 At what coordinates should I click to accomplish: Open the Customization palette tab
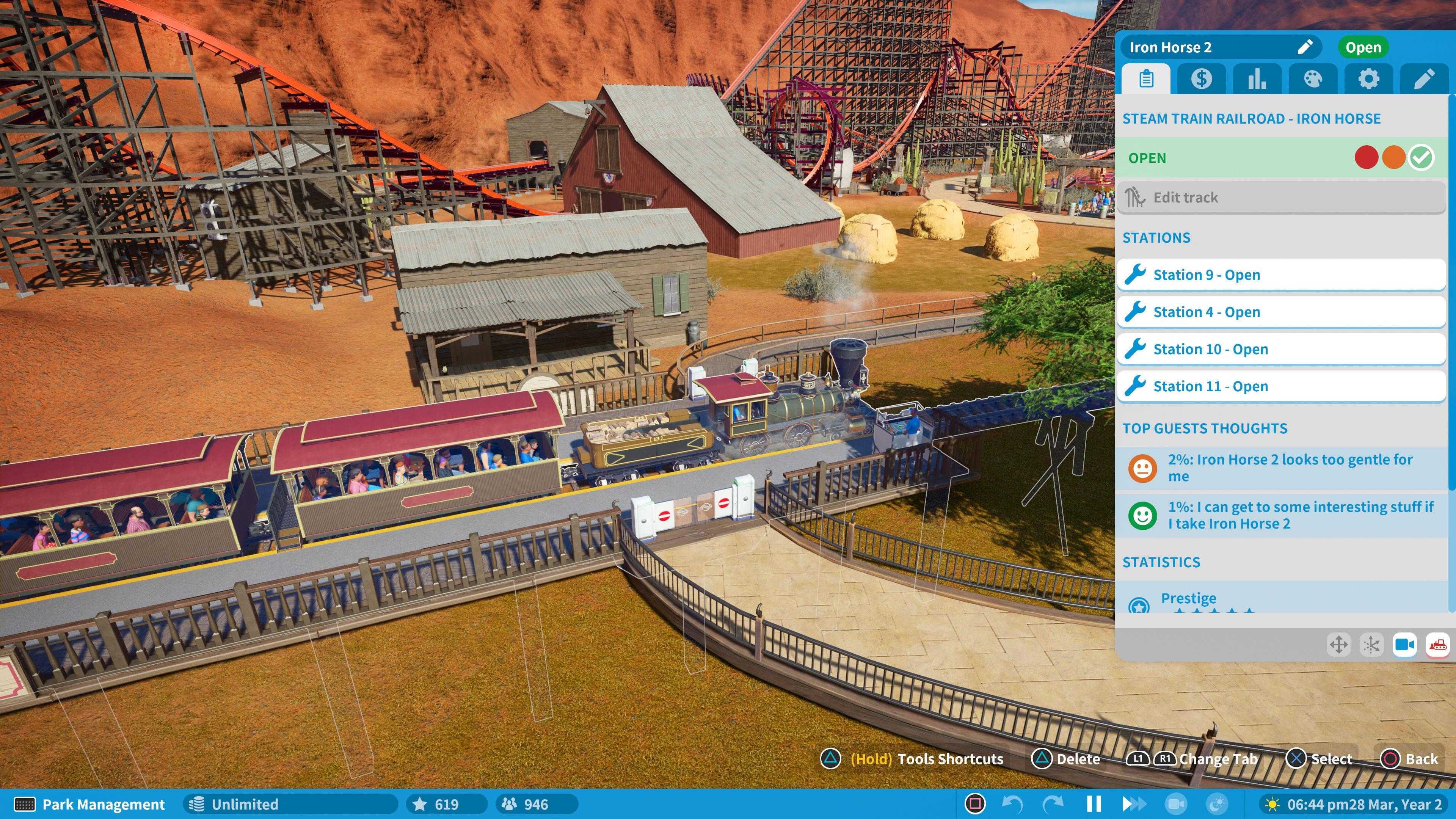(x=1313, y=79)
